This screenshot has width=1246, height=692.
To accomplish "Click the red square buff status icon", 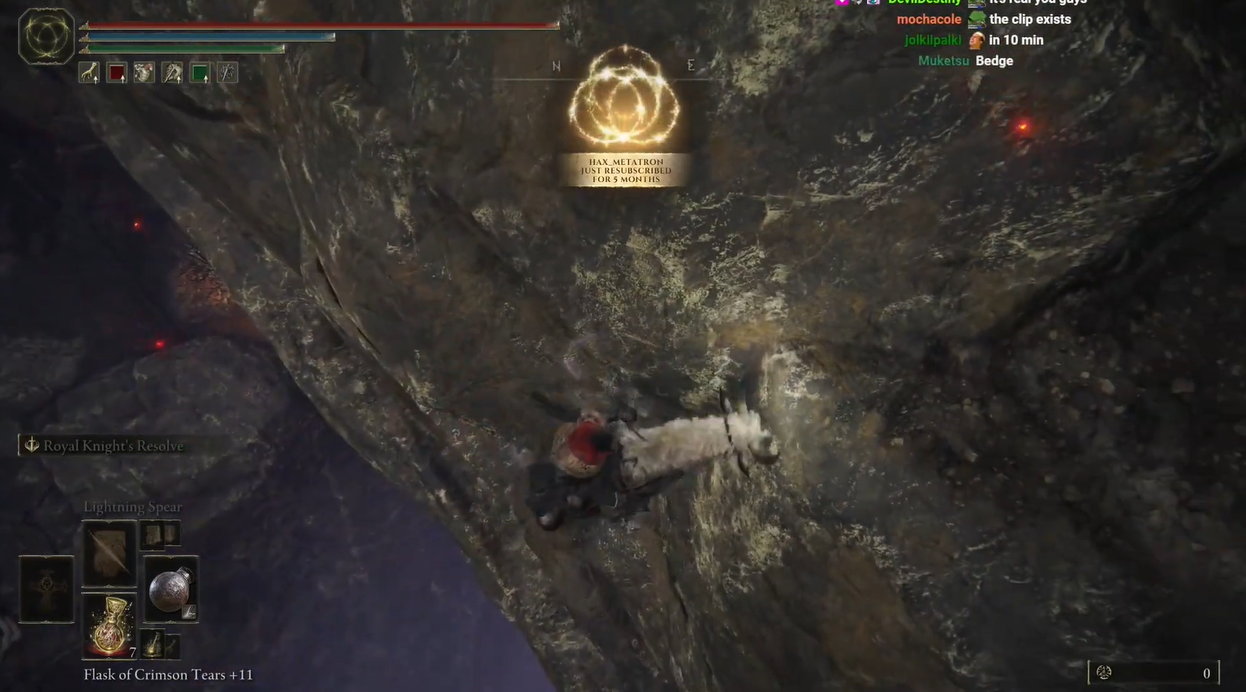I will click(117, 73).
